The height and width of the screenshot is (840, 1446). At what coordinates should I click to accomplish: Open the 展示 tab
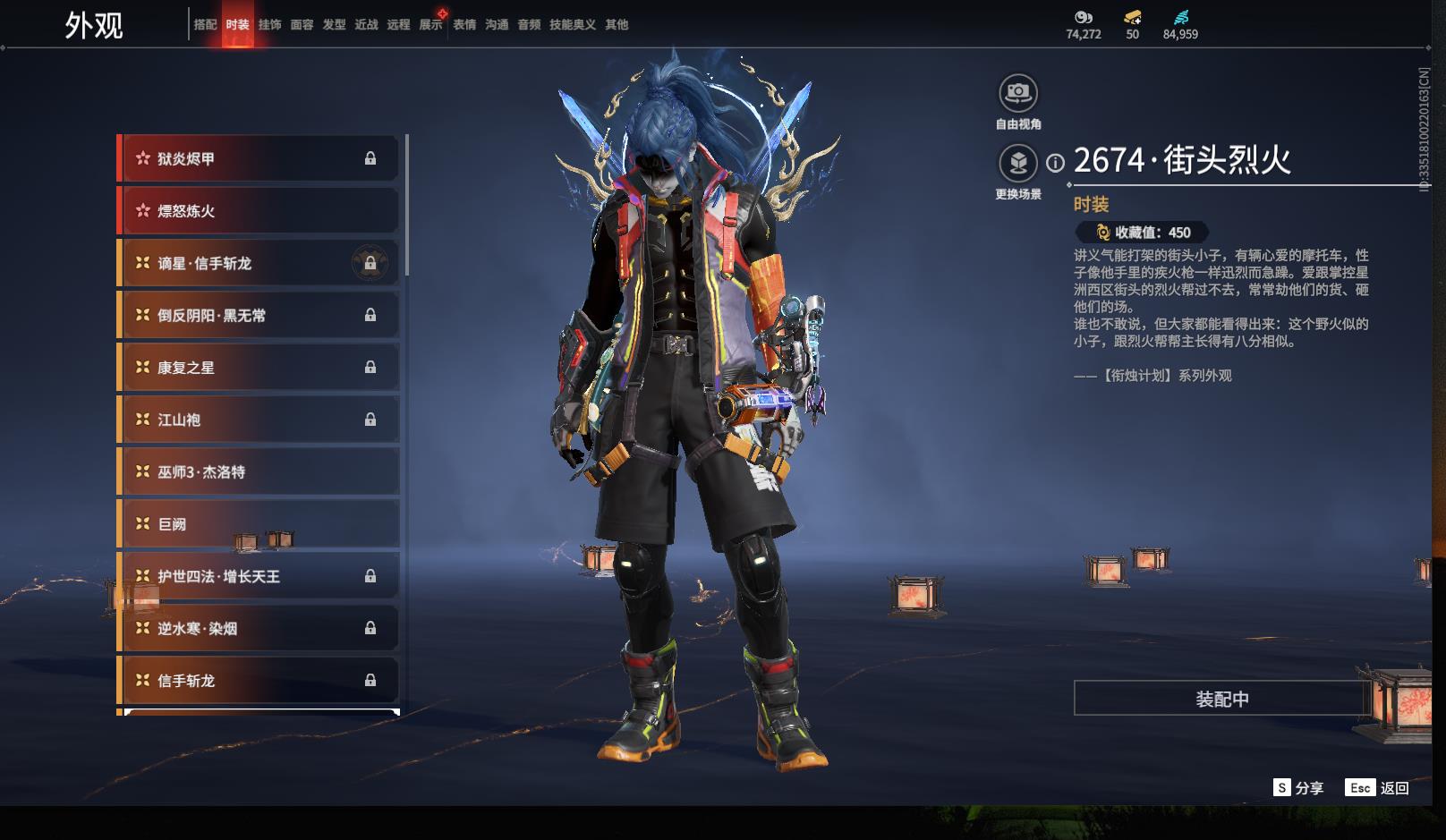point(430,25)
